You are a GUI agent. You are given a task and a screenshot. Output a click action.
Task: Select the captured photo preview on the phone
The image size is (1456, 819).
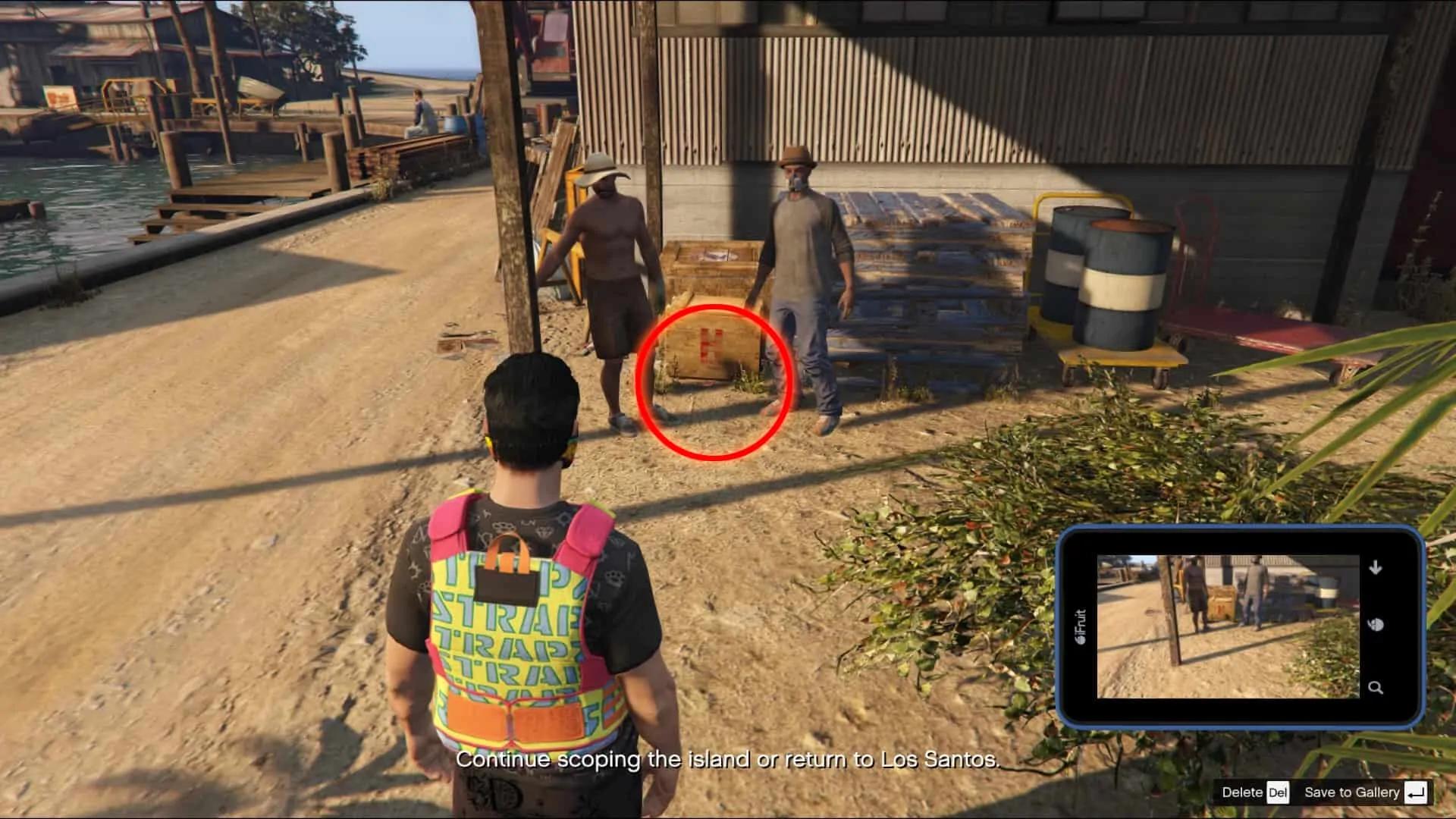1228,626
